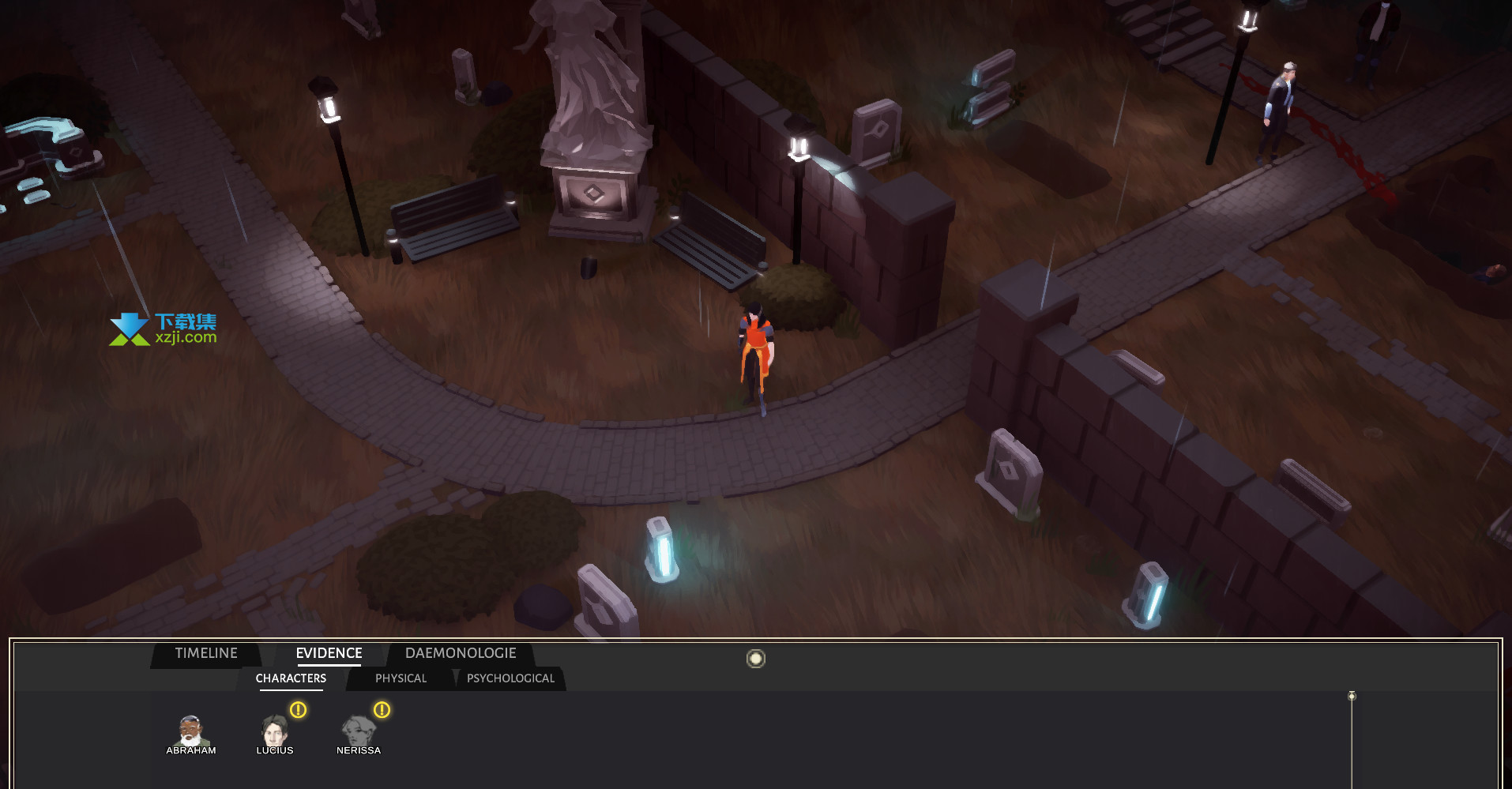The width and height of the screenshot is (1512, 789).
Task: Open the Daemonologie tab
Action: click(x=461, y=654)
